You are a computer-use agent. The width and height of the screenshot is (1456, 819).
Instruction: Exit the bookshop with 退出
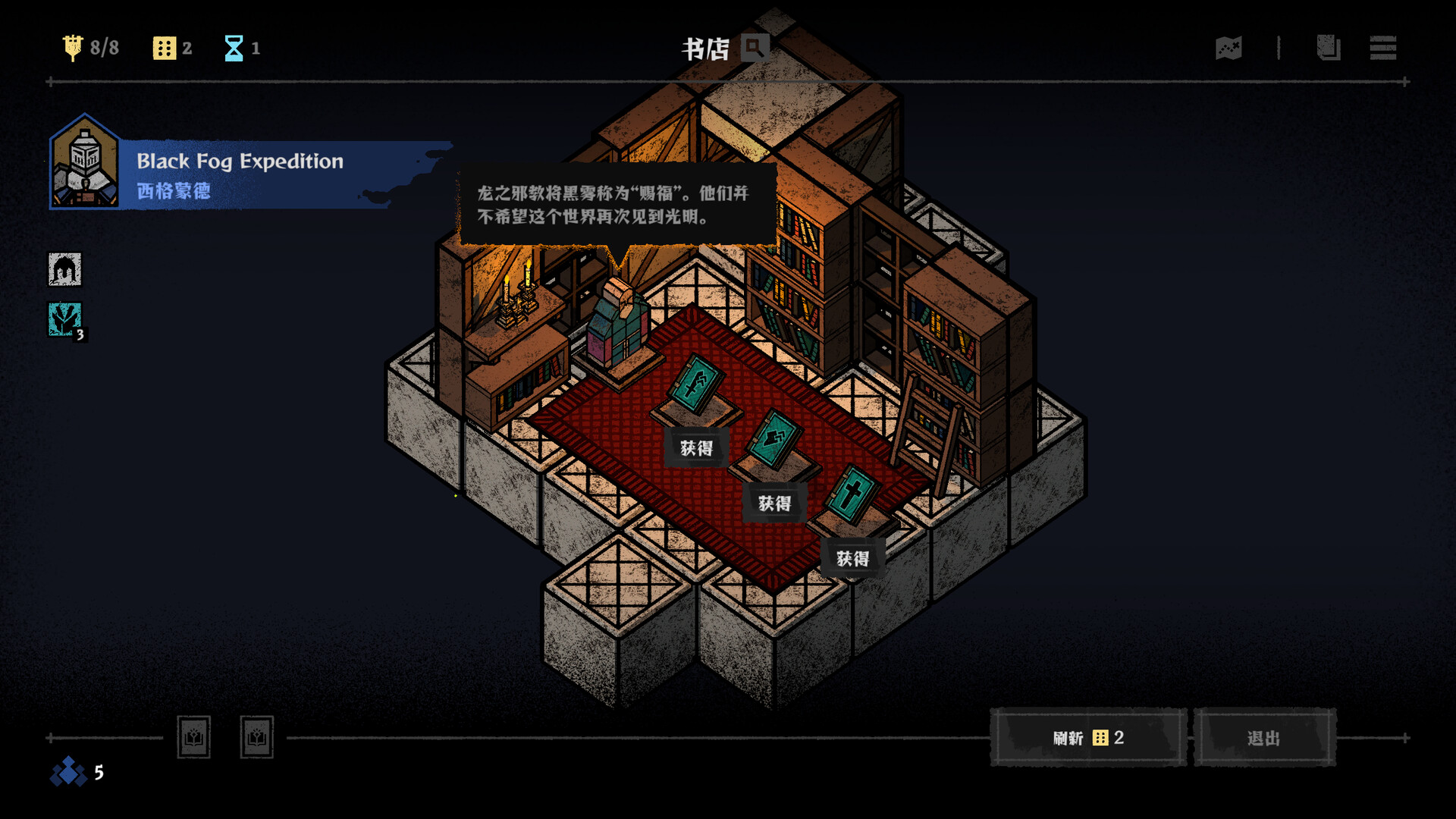[x=1264, y=738]
